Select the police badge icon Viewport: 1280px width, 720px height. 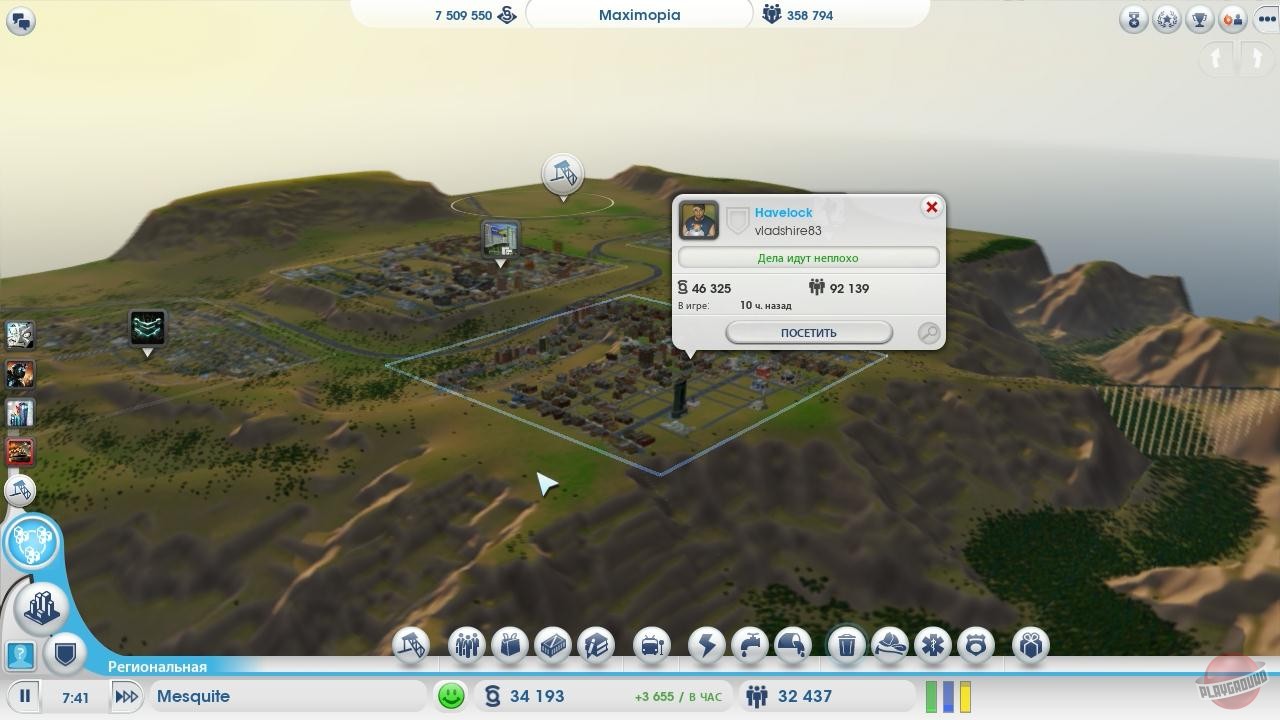coord(974,645)
